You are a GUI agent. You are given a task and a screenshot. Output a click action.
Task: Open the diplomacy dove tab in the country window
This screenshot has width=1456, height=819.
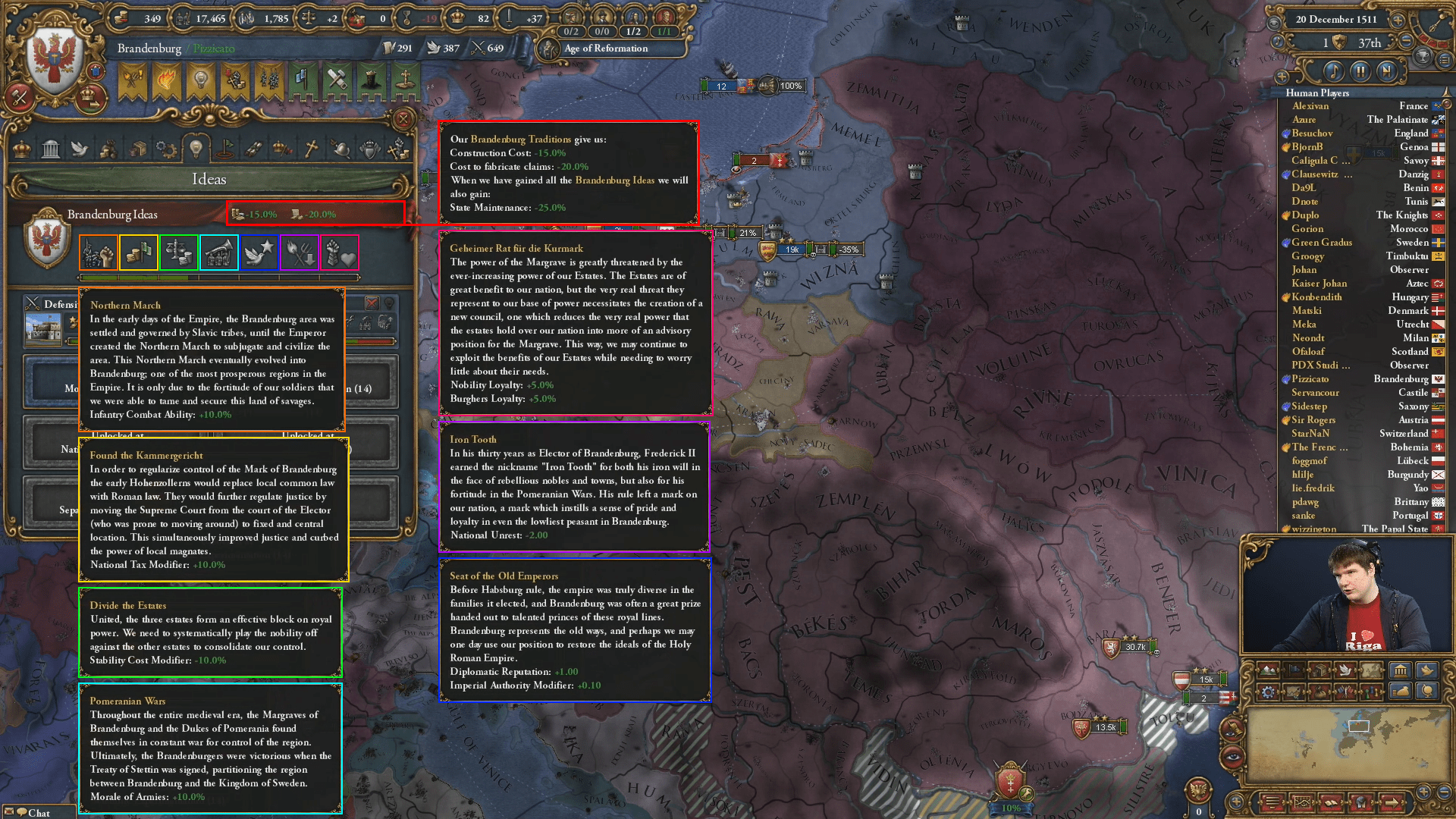pos(78,148)
